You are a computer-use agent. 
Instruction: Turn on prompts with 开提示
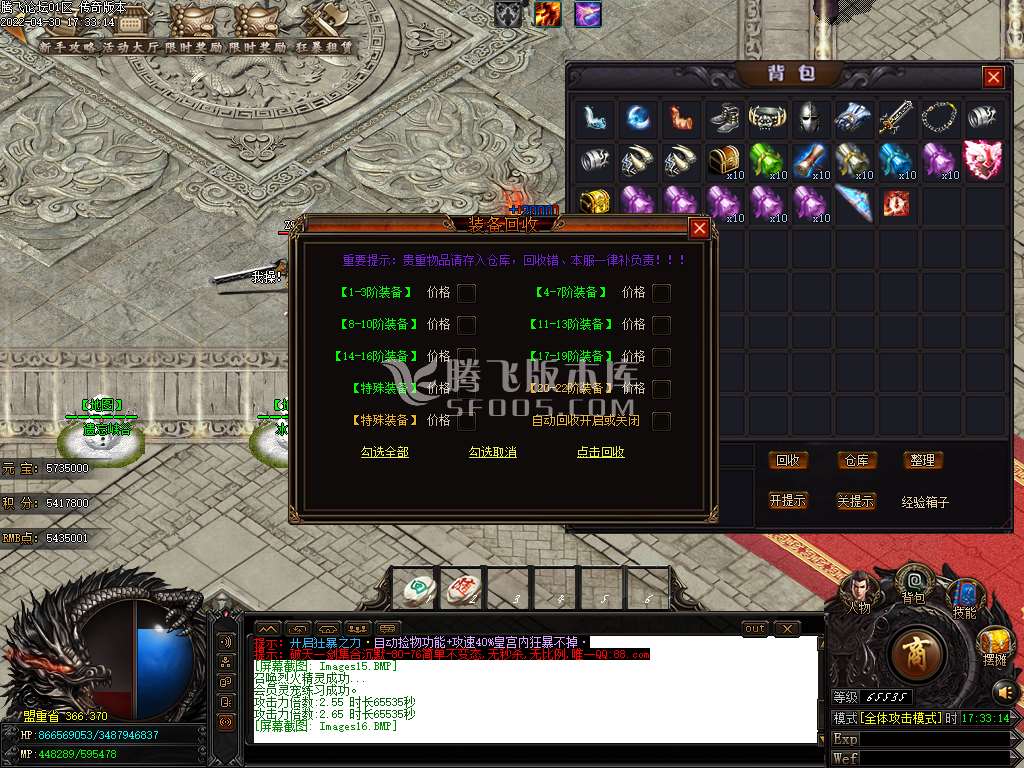tap(788, 500)
